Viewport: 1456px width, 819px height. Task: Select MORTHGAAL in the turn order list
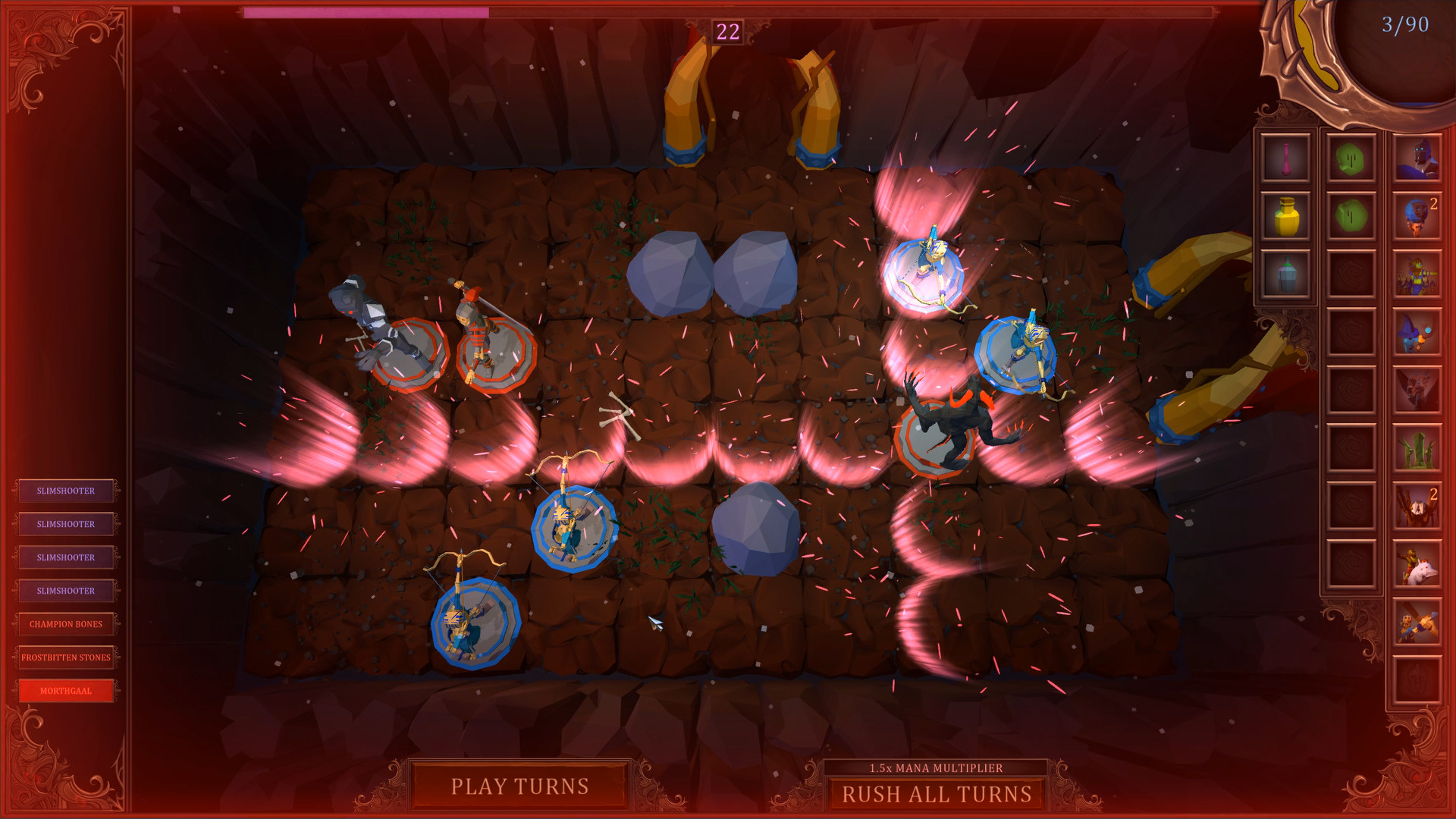(x=67, y=690)
